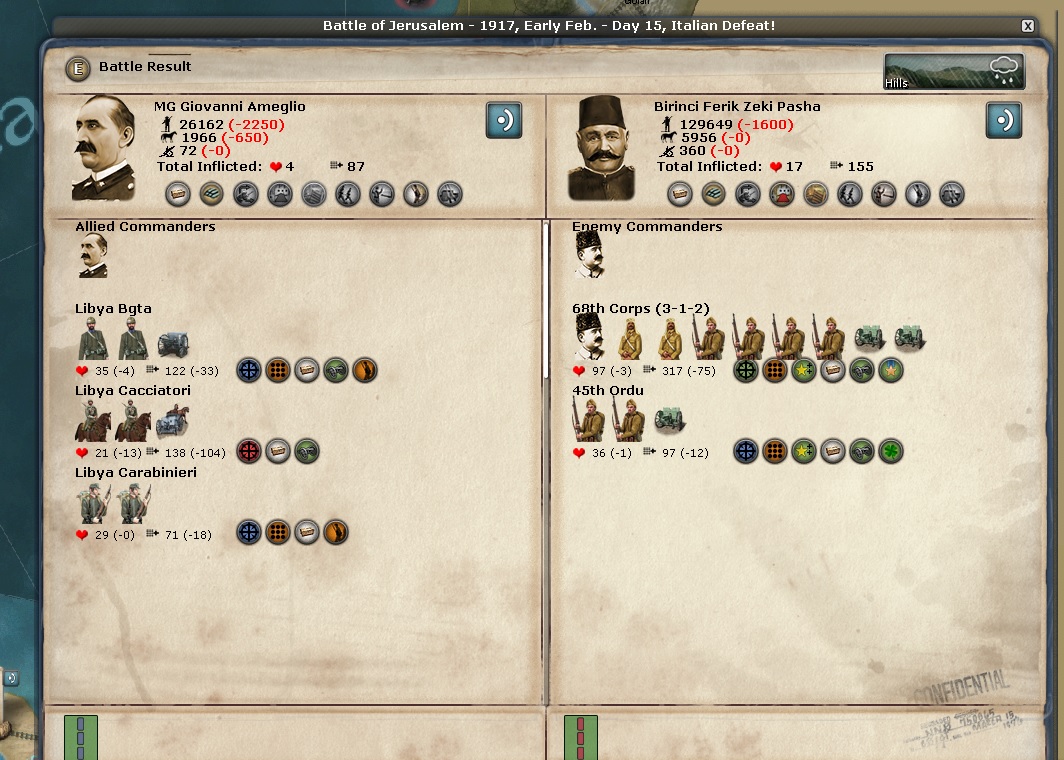Select MG Giovanni Ameglio's large portrait

click(x=104, y=148)
